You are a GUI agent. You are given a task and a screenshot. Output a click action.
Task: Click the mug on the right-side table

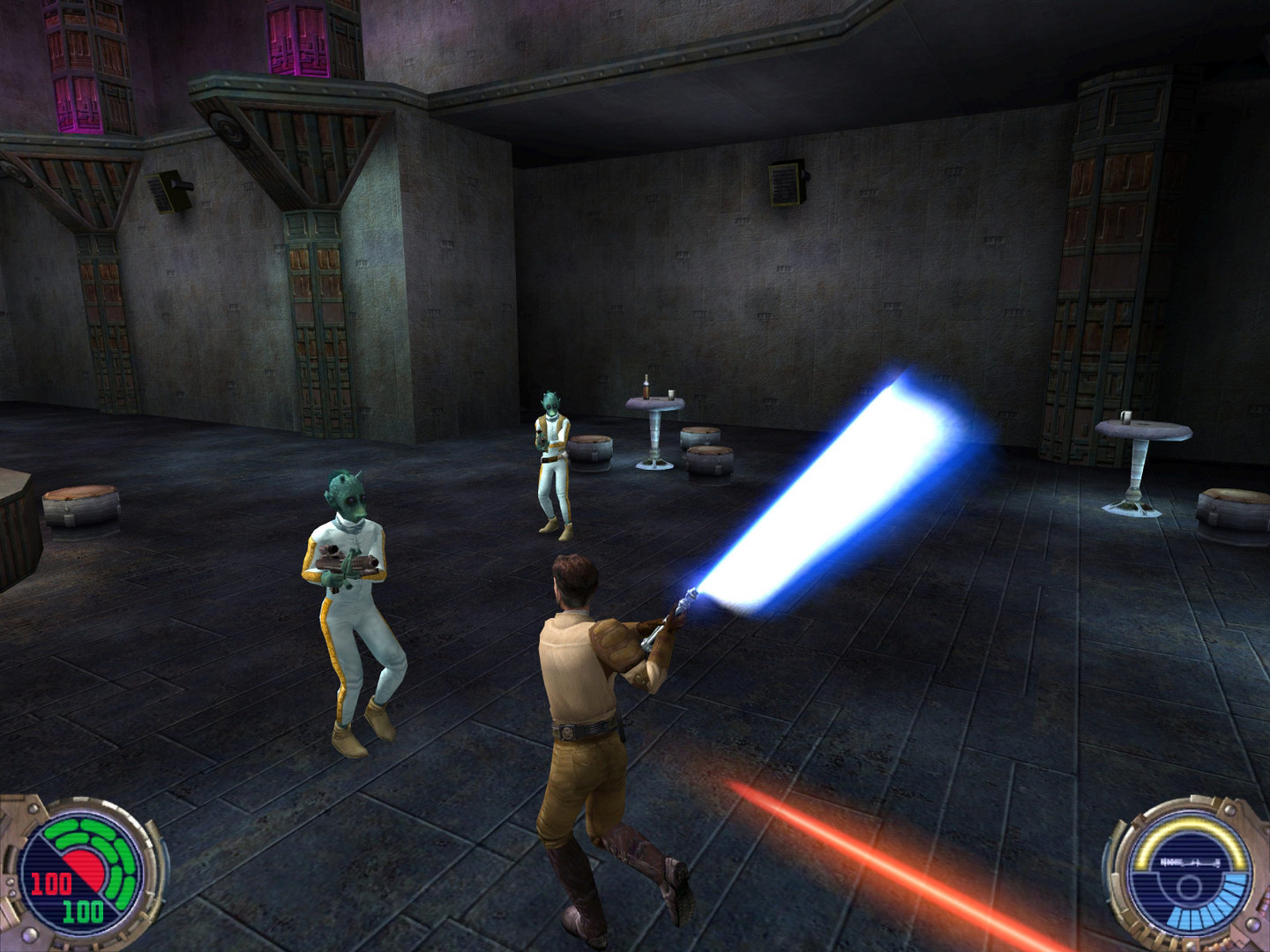1127,416
